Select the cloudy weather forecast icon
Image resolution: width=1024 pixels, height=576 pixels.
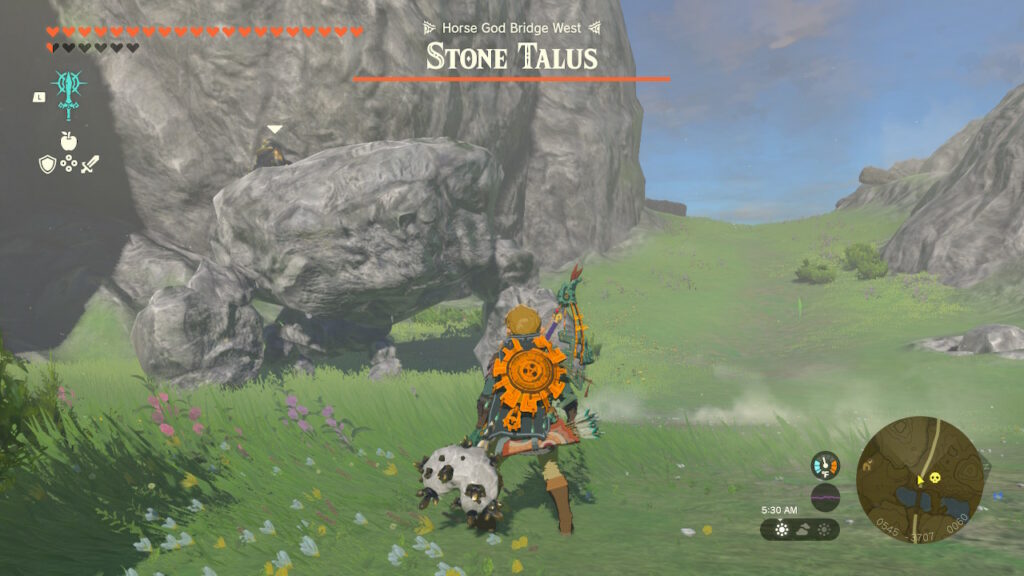(x=803, y=529)
